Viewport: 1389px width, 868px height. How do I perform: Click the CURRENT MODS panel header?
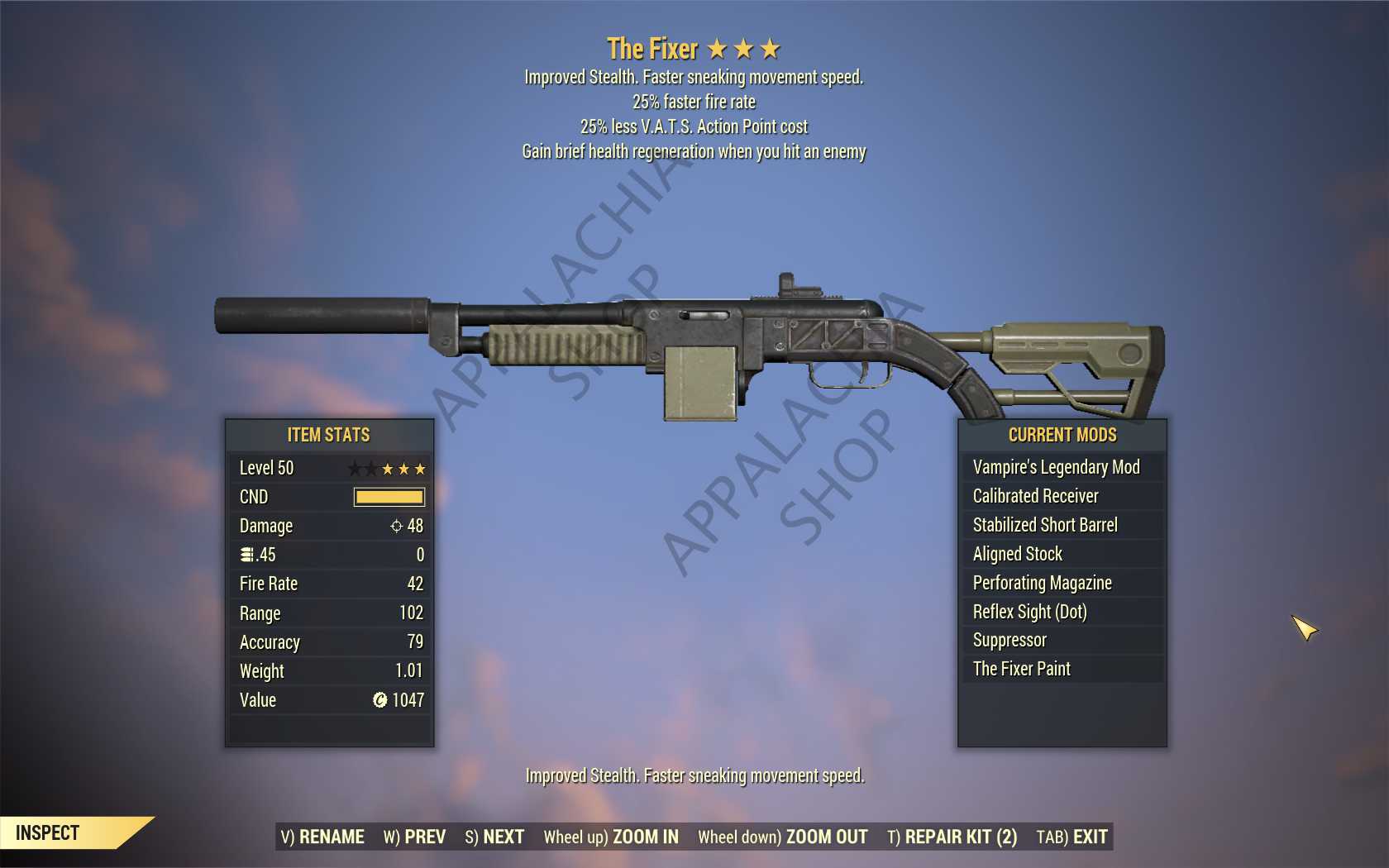[1062, 435]
